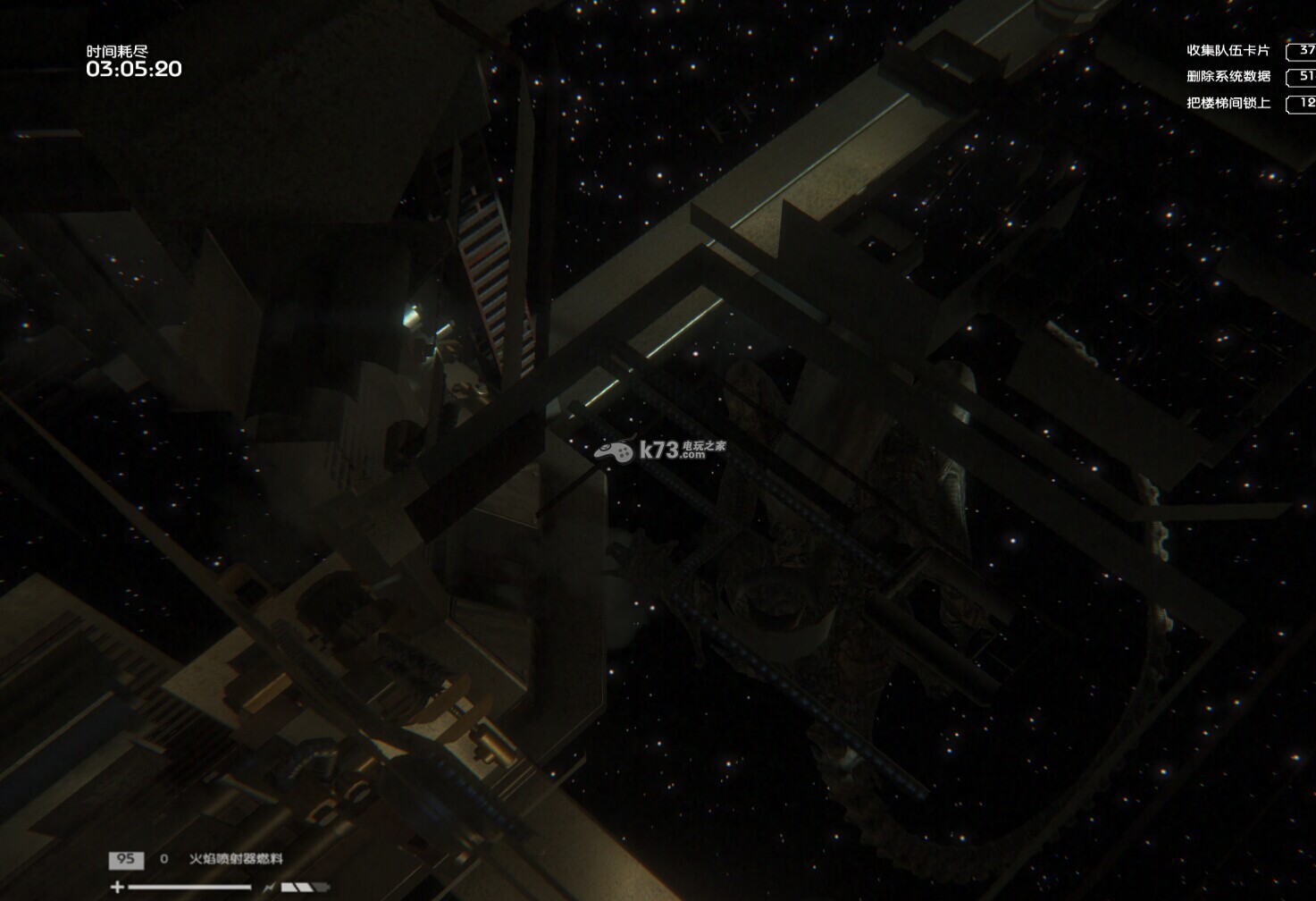Select the 删除系统数据 objective entry
The image size is (1316, 901).
(x=1228, y=77)
